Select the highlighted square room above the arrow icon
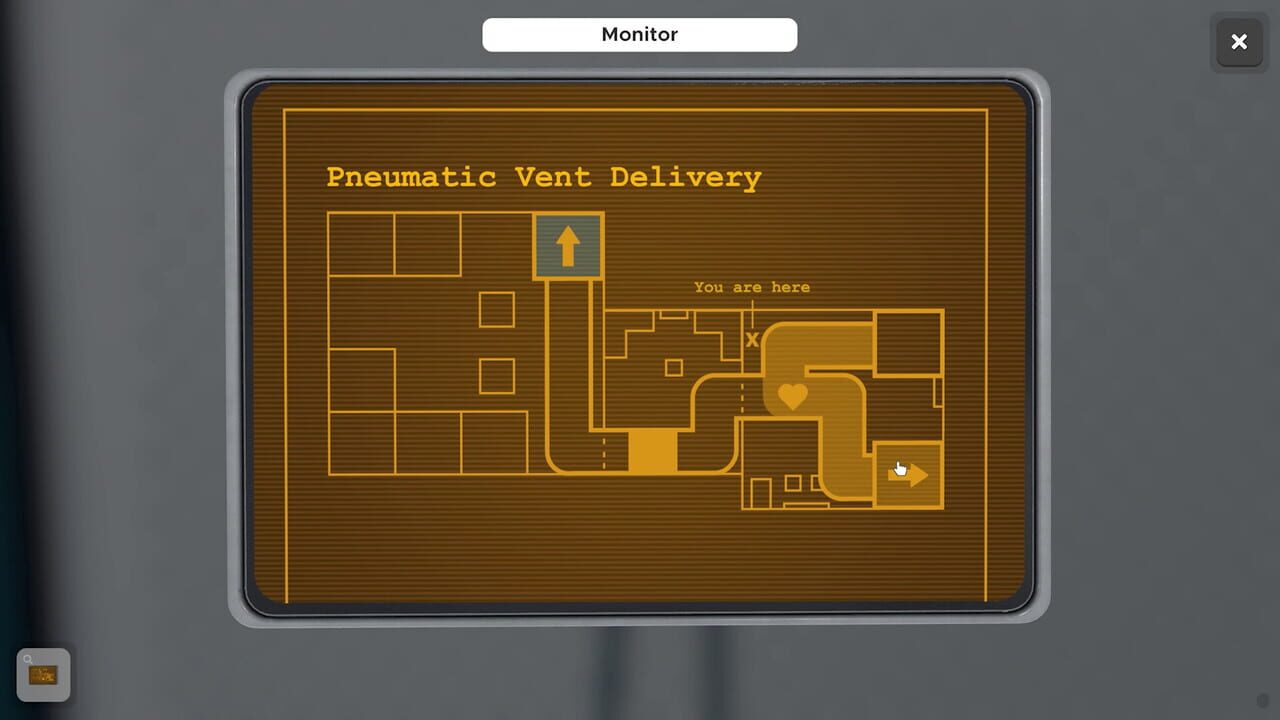Image resolution: width=1280 pixels, height=720 pixels. coord(568,243)
